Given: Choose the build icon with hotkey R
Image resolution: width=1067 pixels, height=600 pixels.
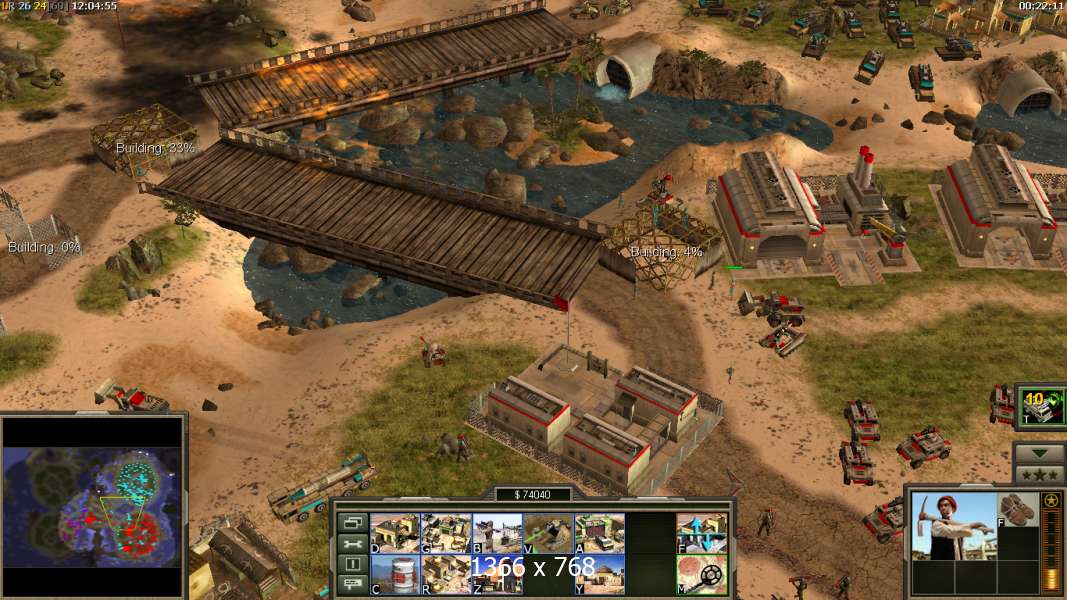Looking at the screenshot, I should click(446, 574).
